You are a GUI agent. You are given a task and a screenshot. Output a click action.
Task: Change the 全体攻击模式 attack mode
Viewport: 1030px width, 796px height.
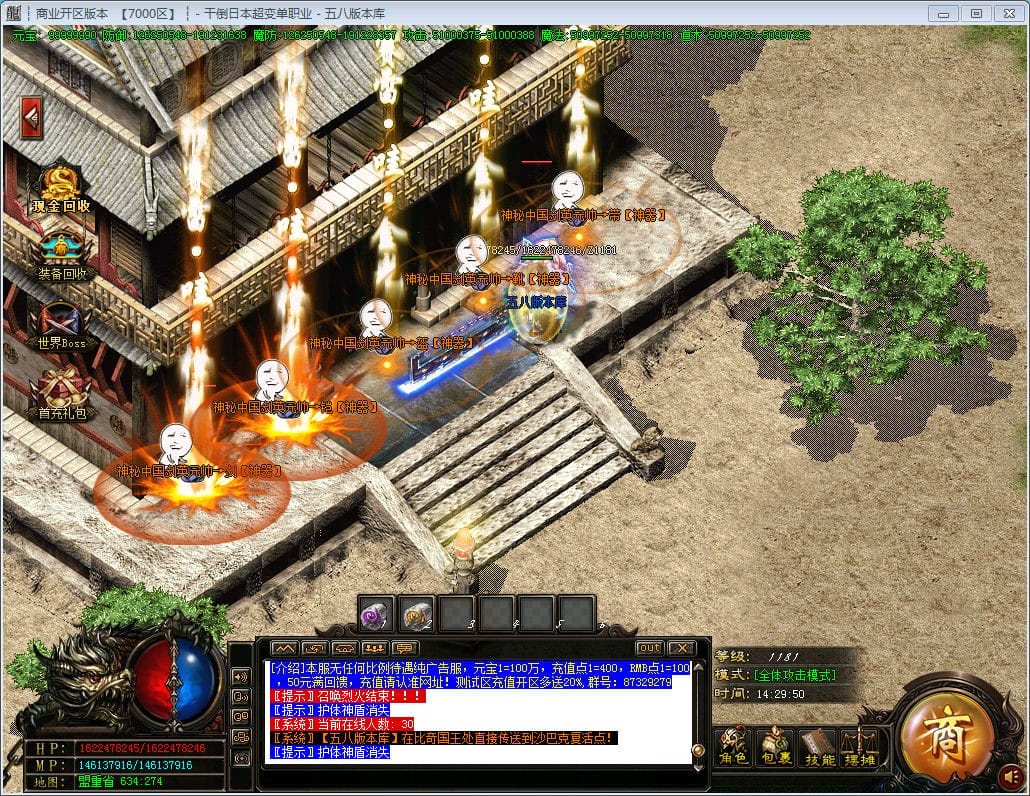(795, 675)
